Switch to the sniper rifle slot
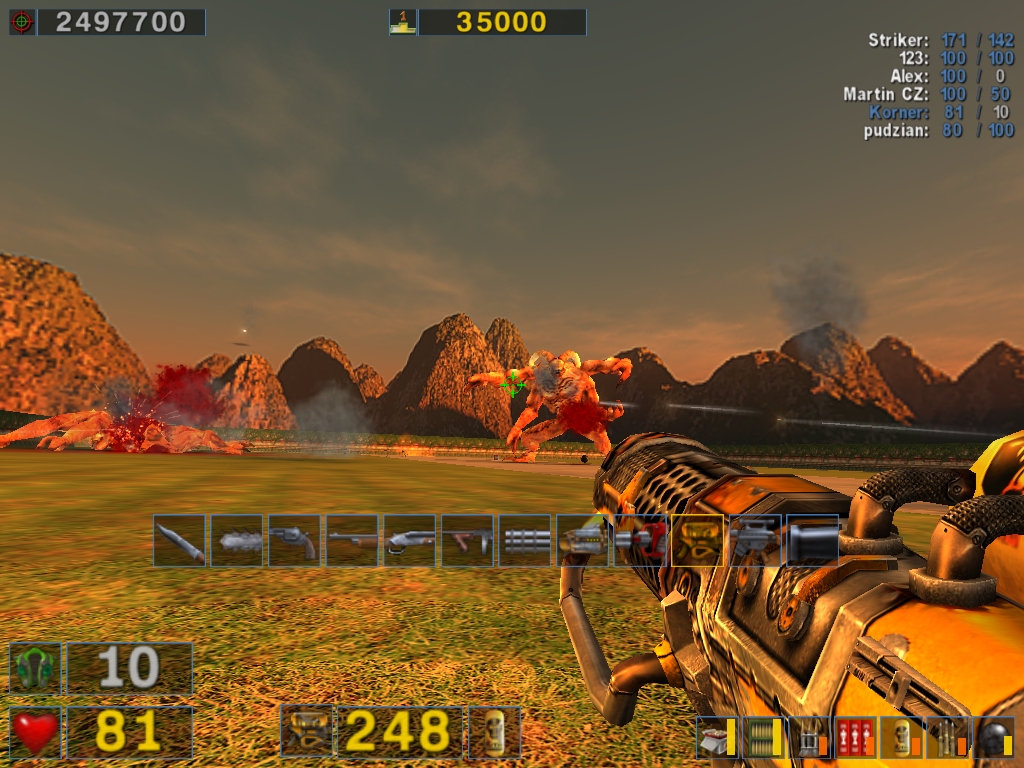 (x=755, y=541)
